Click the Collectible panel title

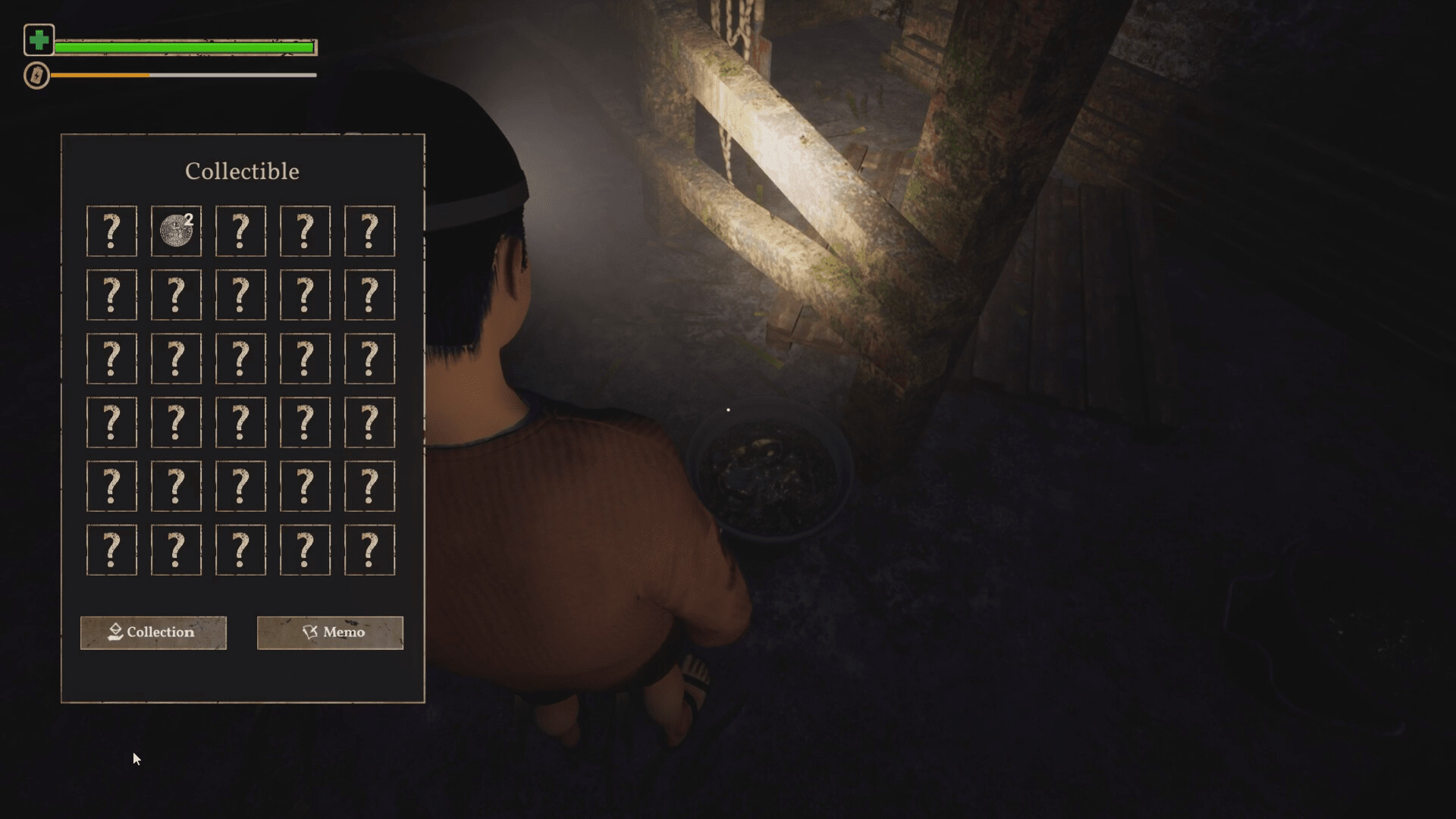point(241,171)
